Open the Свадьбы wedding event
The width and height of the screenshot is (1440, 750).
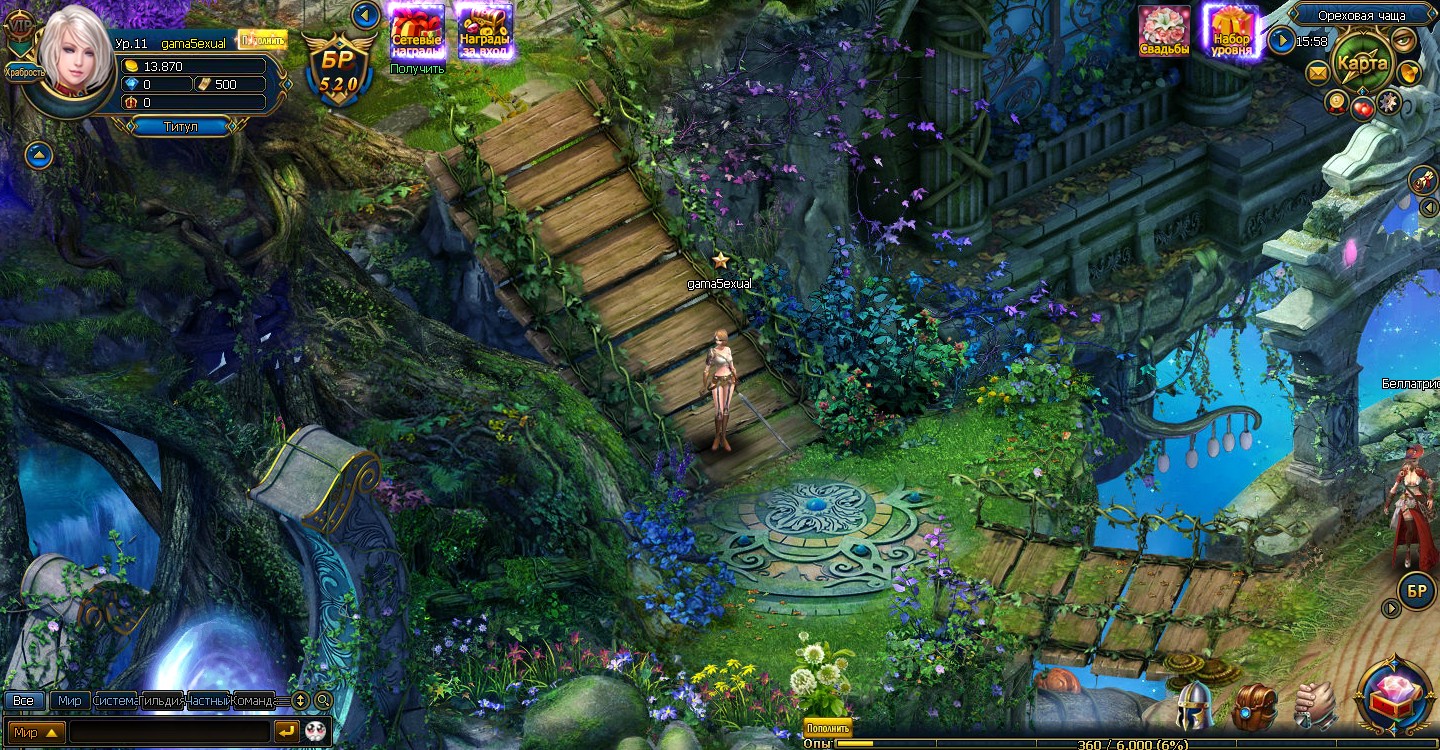(1165, 31)
